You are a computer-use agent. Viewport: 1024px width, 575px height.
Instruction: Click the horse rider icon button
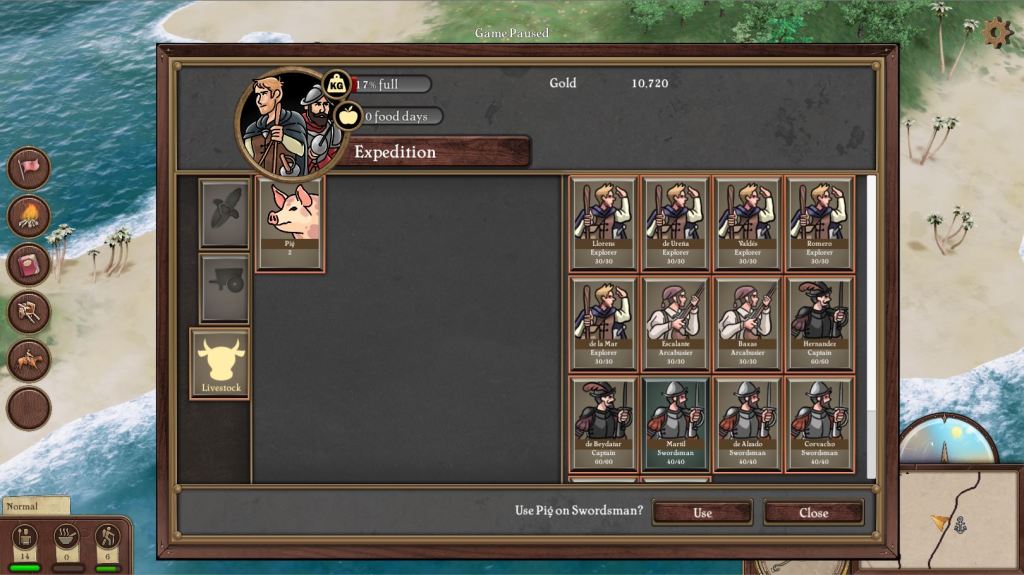point(29,360)
